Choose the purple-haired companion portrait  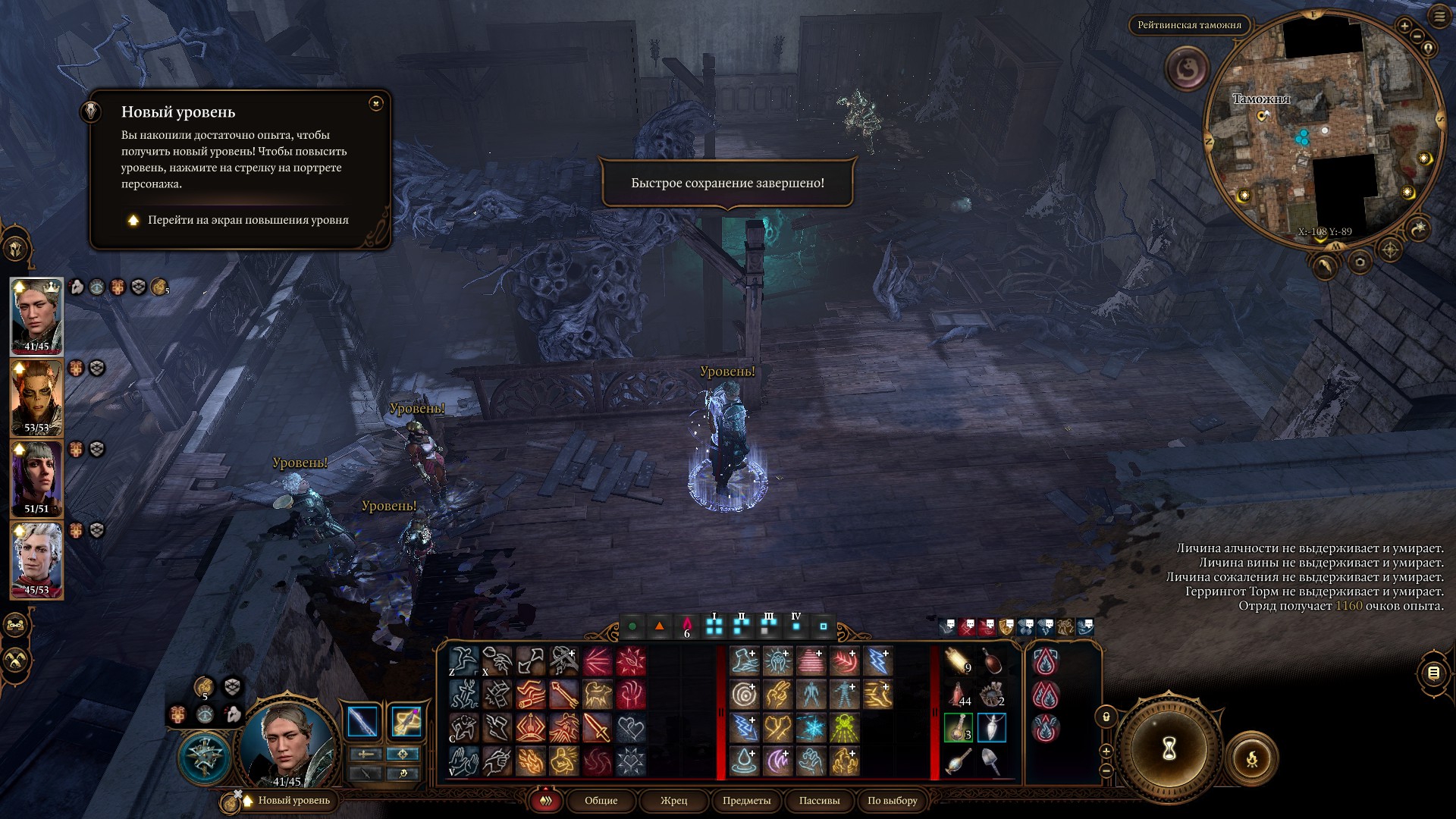pos(36,479)
